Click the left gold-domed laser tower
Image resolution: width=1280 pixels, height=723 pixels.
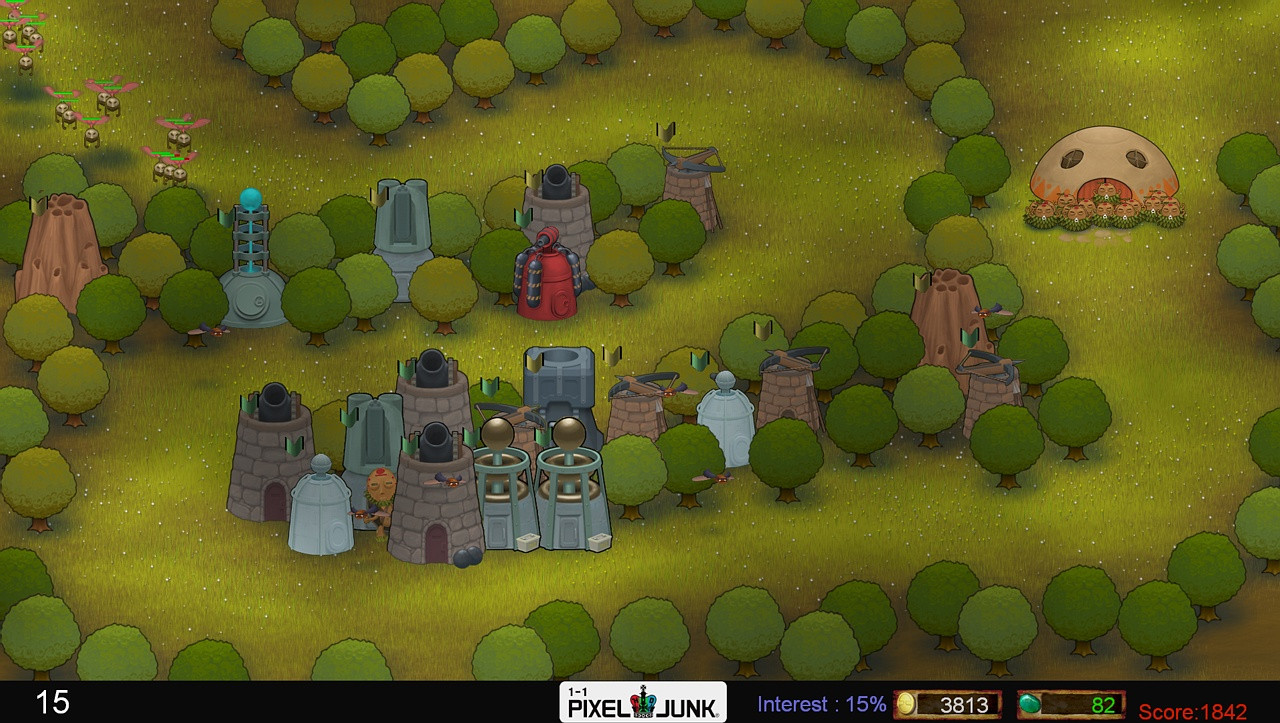click(503, 480)
